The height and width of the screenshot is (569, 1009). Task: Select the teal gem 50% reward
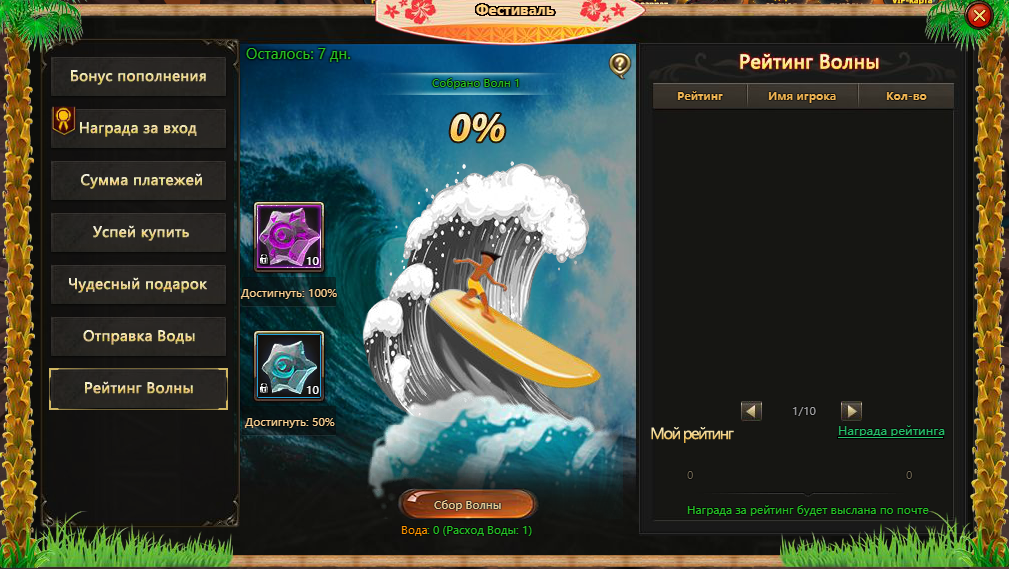[289, 366]
